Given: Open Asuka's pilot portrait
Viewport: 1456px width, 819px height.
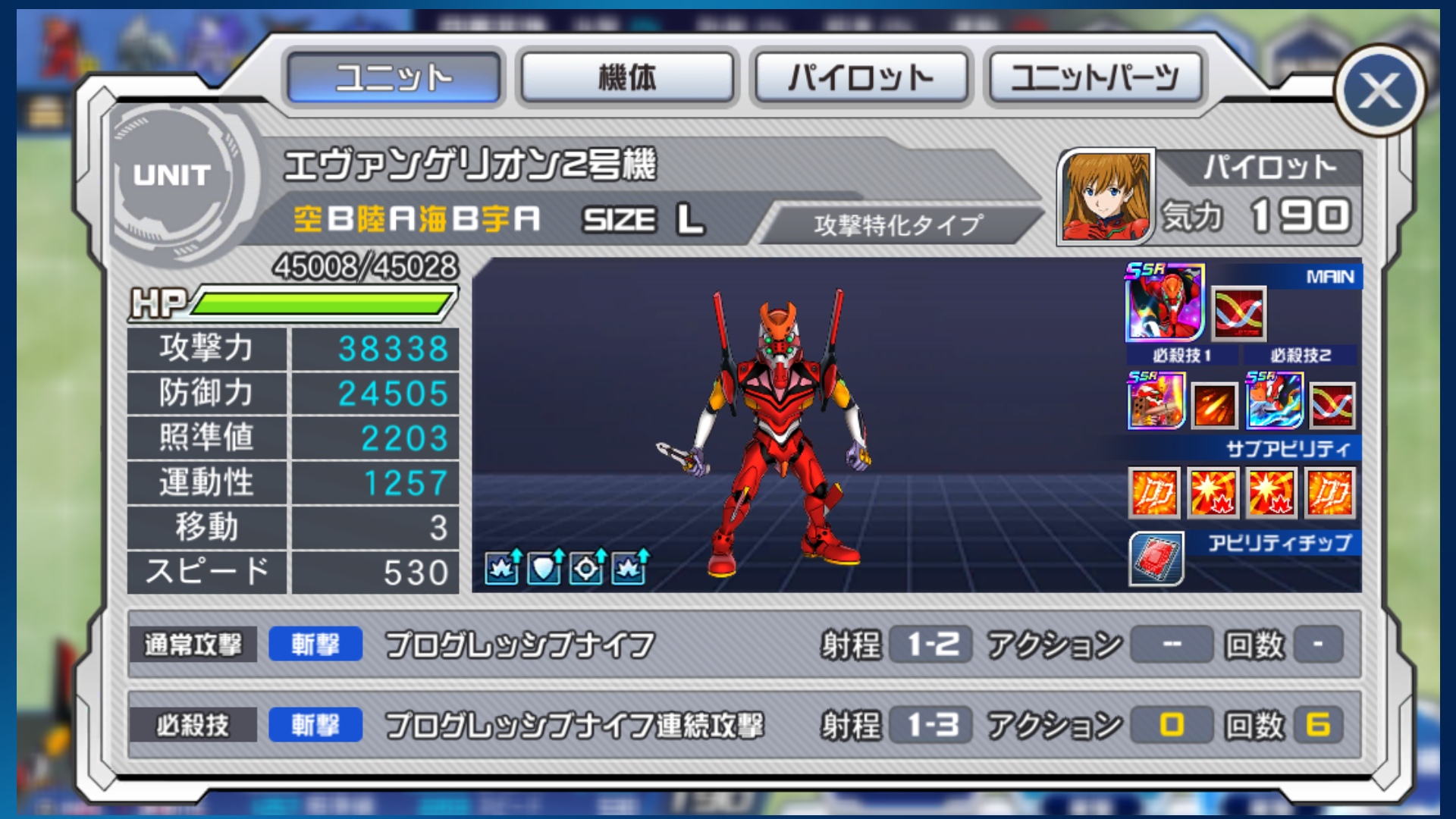Looking at the screenshot, I should pyautogui.click(x=1106, y=196).
